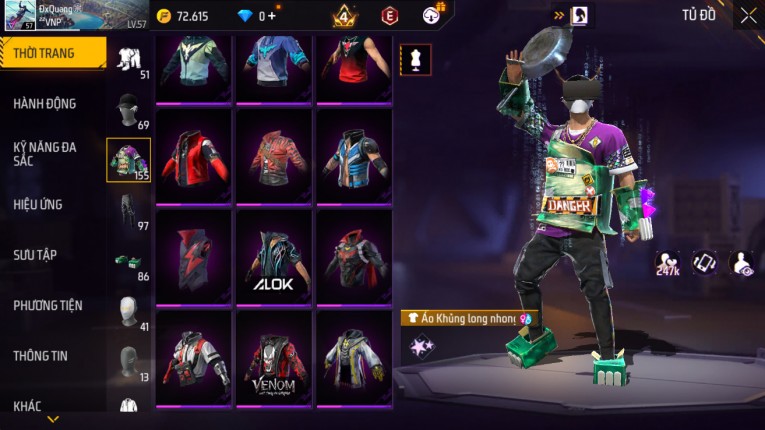Viewport: 765px width, 430px height.
Task: Open the full outfit sets subcategory showing 51
Action: coord(129,60)
